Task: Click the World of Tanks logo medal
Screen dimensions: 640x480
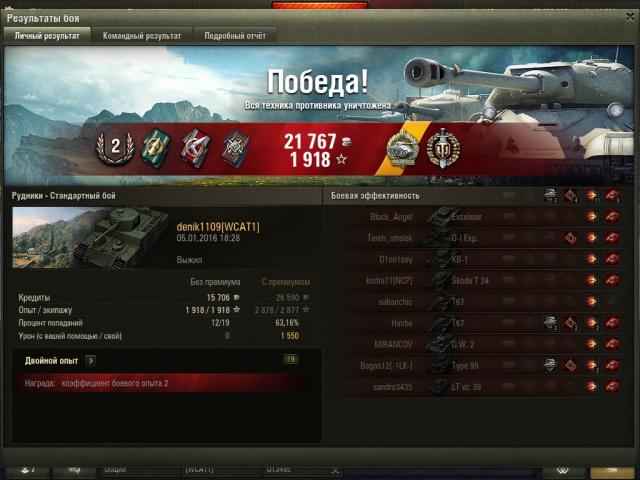Action: click(441, 148)
